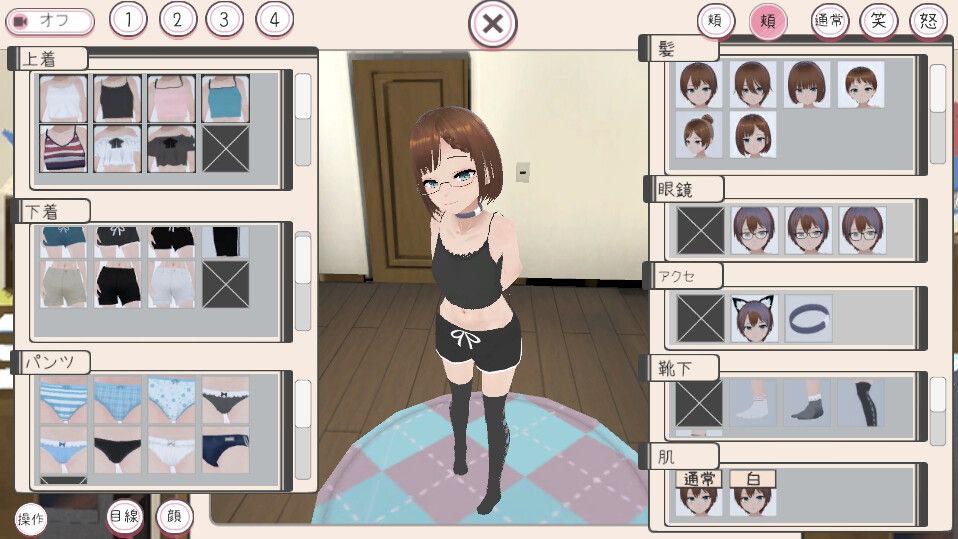Viewport: 958px width, 539px height.
Task: Choose the teal camisole top
Action: point(224,98)
